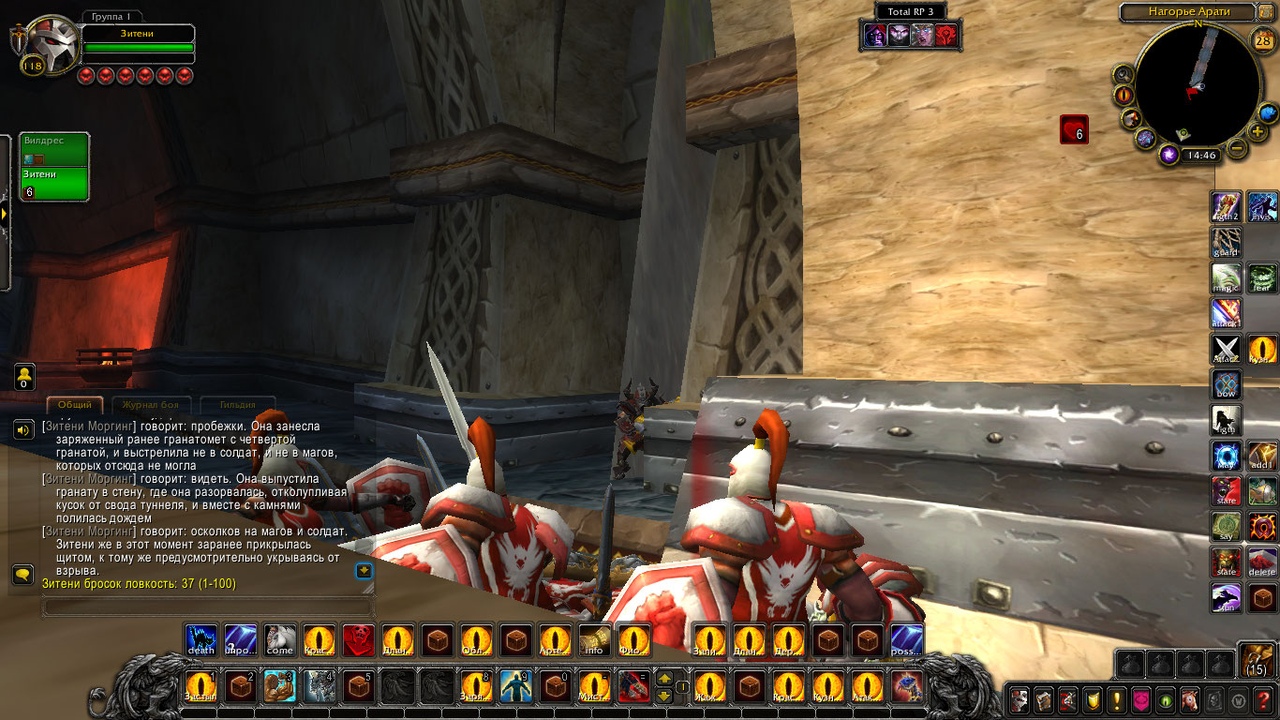
Task: Open the Общий chat tab
Action: [x=74, y=405]
